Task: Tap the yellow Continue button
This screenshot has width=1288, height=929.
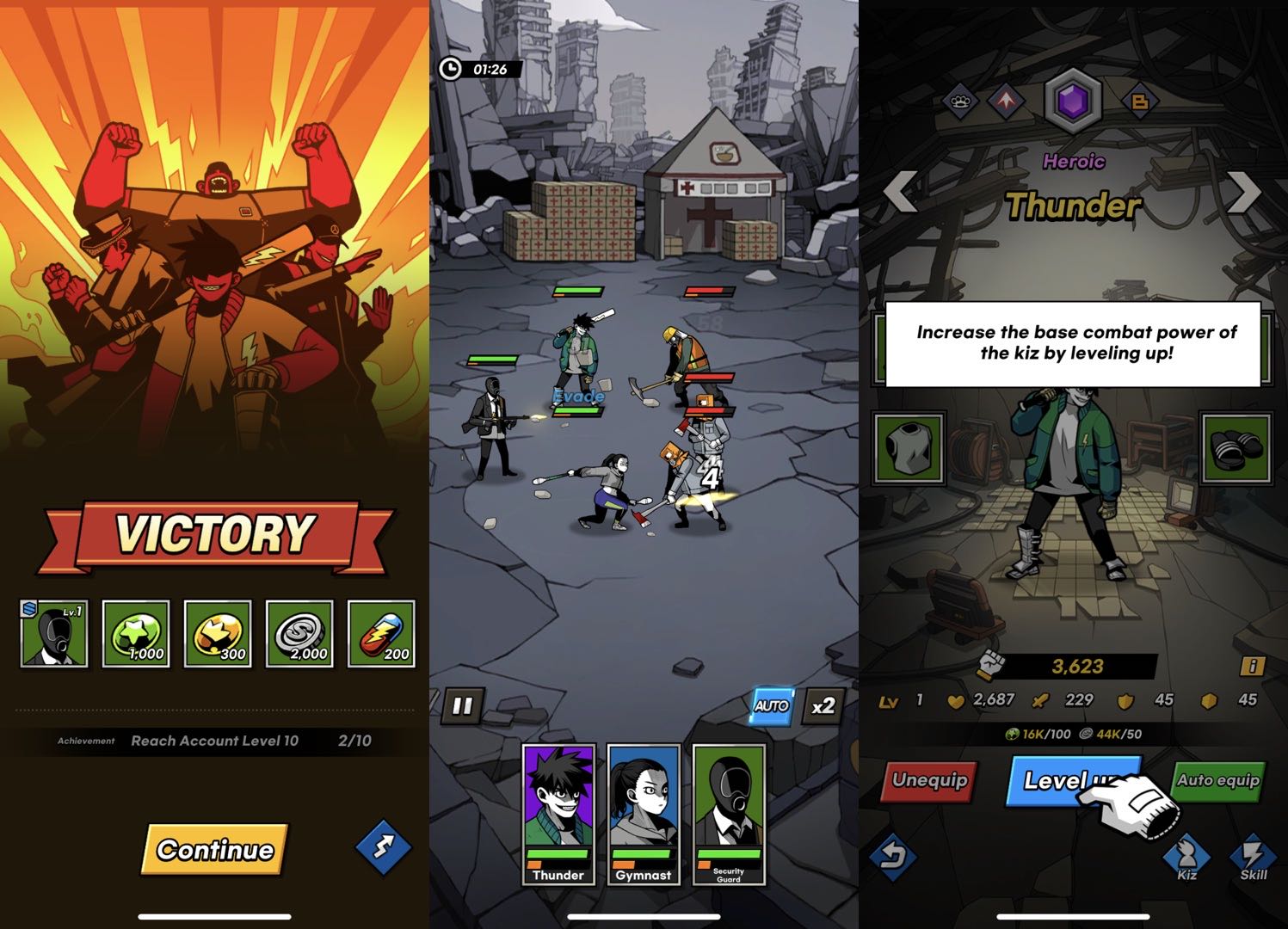Action: [214, 849]
